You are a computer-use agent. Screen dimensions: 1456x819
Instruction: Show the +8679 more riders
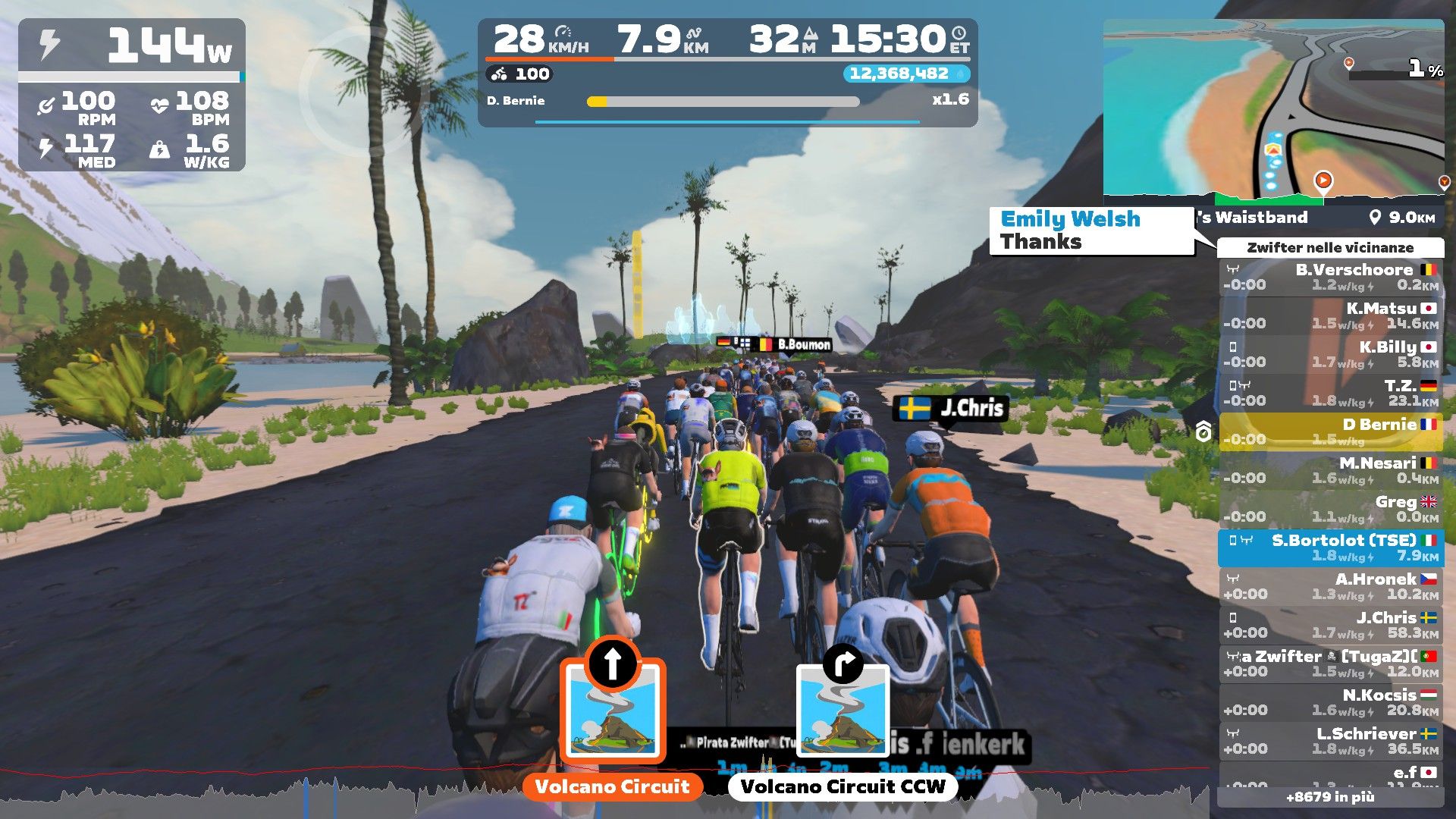point(1330,797)
